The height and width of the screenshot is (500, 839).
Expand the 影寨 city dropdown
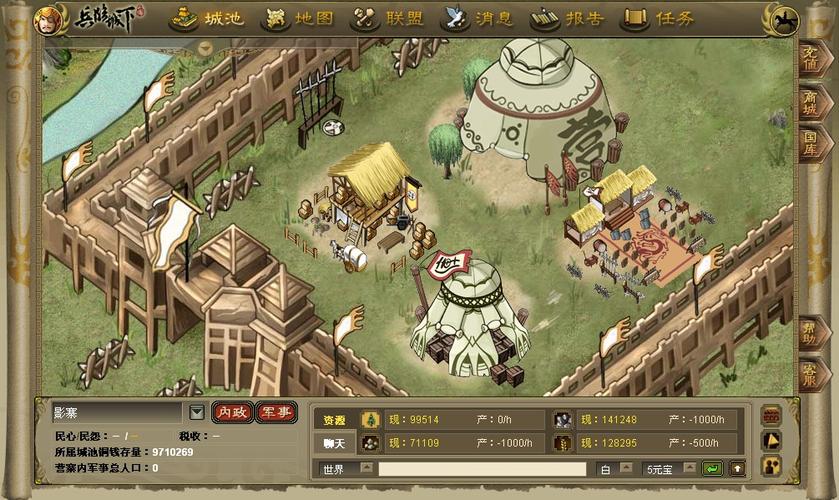(197, 412)
